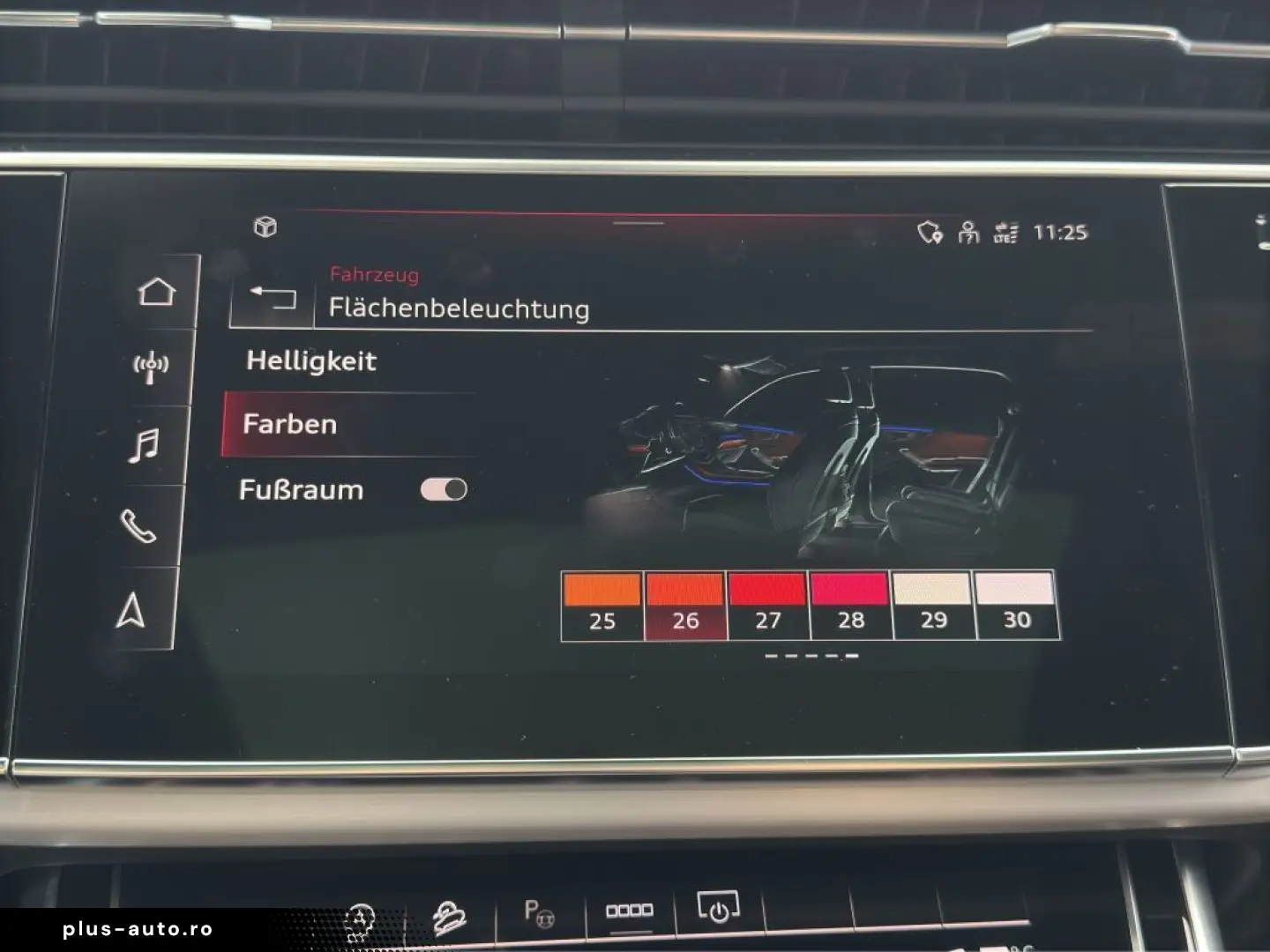Tap the LTE signal indicator
Image resolution: width=1270 pixels, height=952 pixels.
[1008, 232]
